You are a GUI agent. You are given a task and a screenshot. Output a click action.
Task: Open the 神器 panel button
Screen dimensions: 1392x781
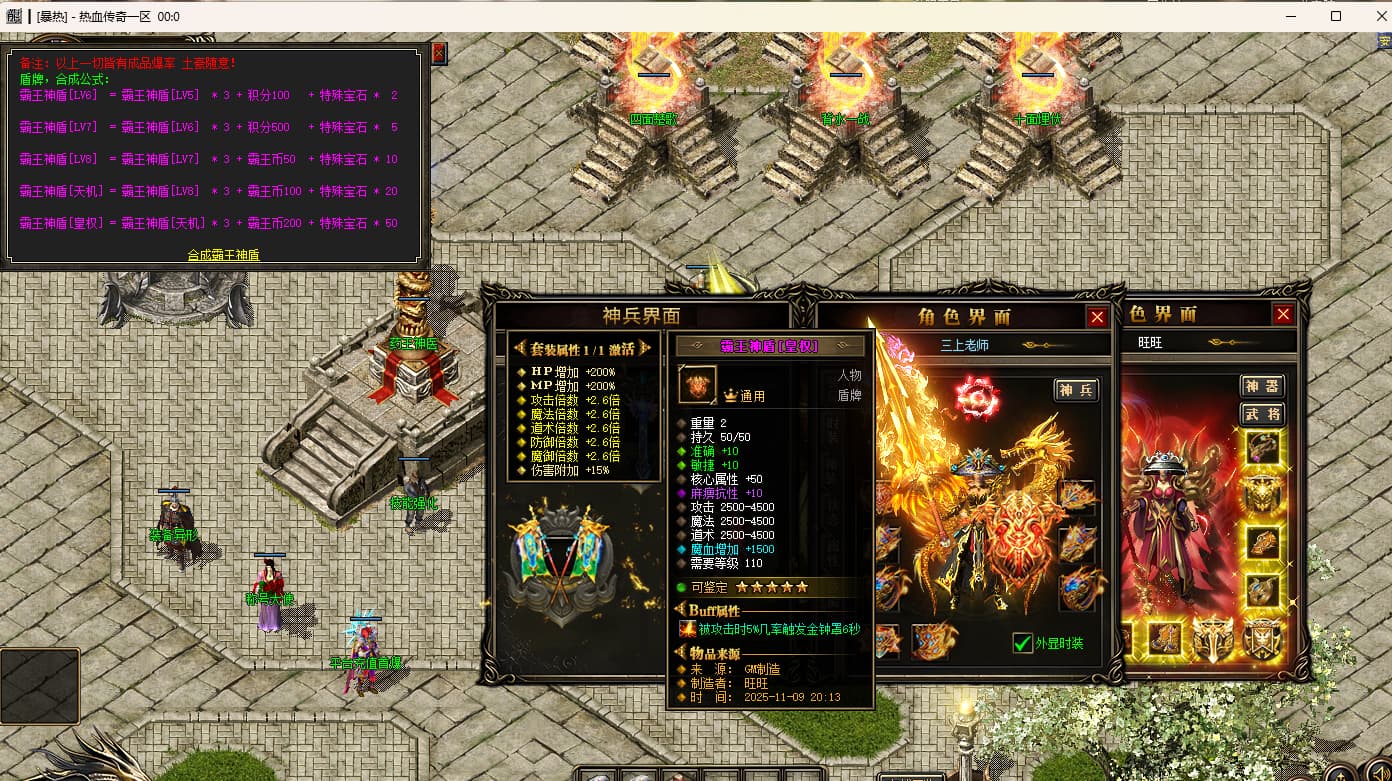tap(1262, 386)
